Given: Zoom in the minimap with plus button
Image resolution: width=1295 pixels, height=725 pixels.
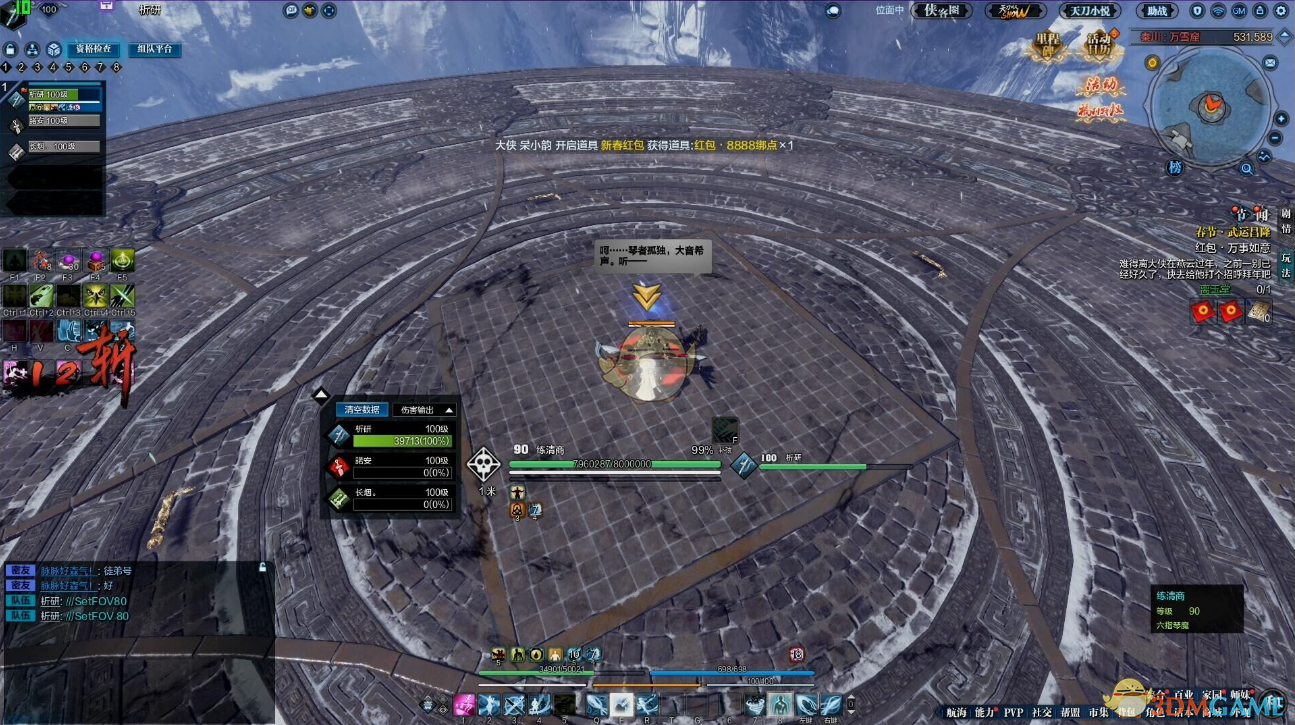Looking at the screenshot, I should [x=1281, y=119].
